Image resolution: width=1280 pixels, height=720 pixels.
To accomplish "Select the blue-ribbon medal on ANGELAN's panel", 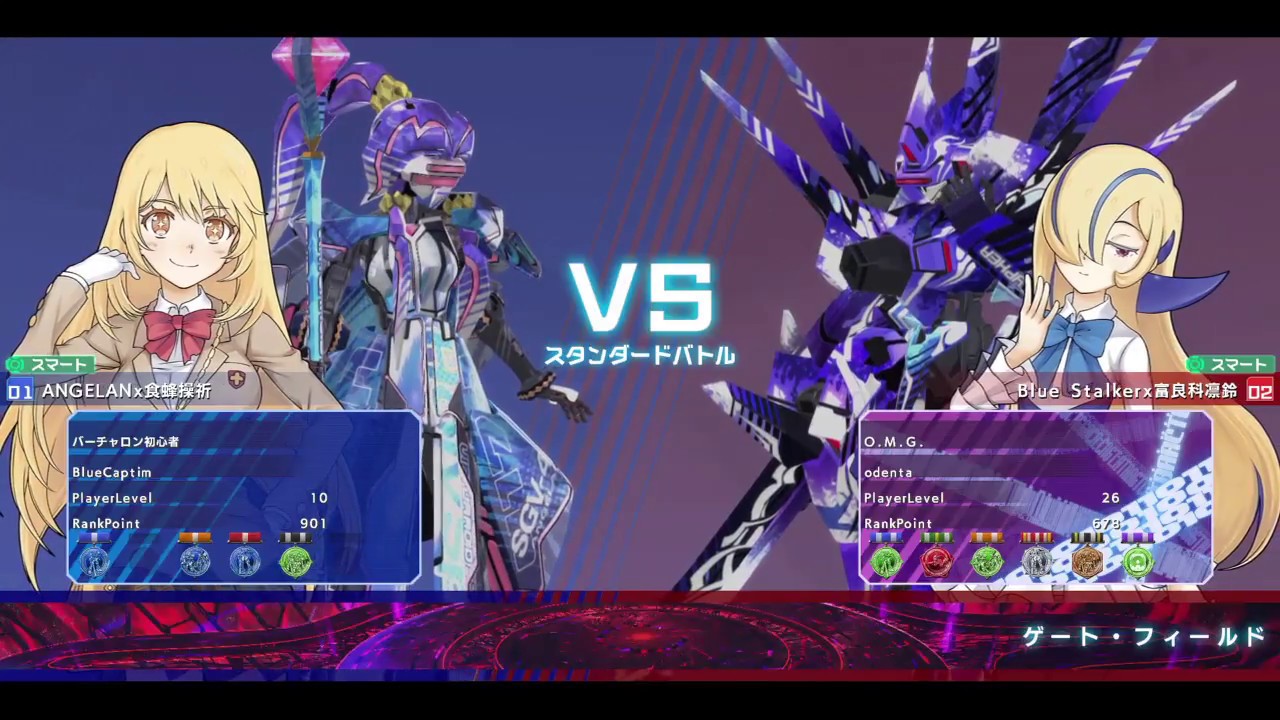I will [95, 561].
